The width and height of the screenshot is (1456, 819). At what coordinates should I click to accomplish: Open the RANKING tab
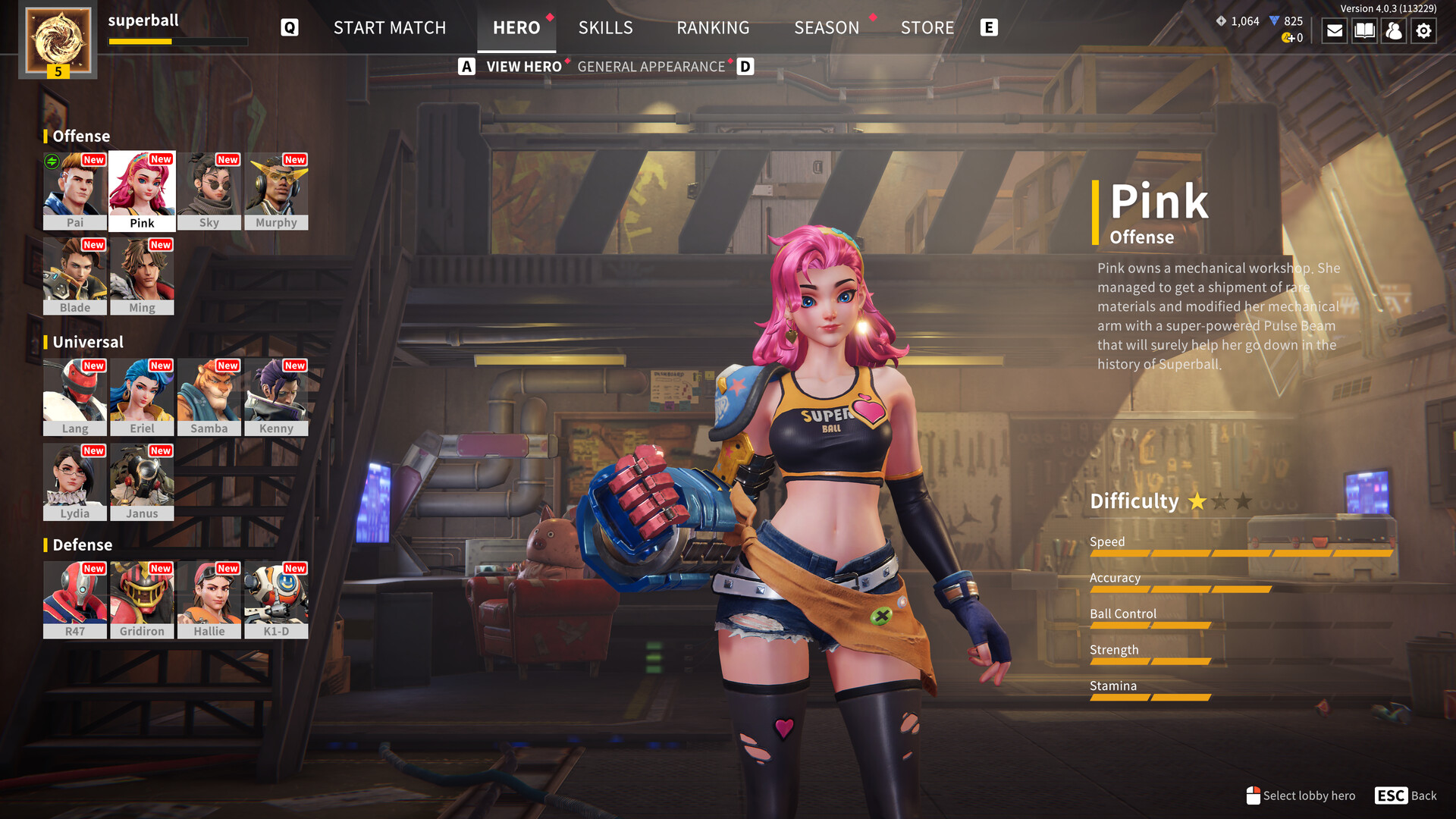coord(713,28)
